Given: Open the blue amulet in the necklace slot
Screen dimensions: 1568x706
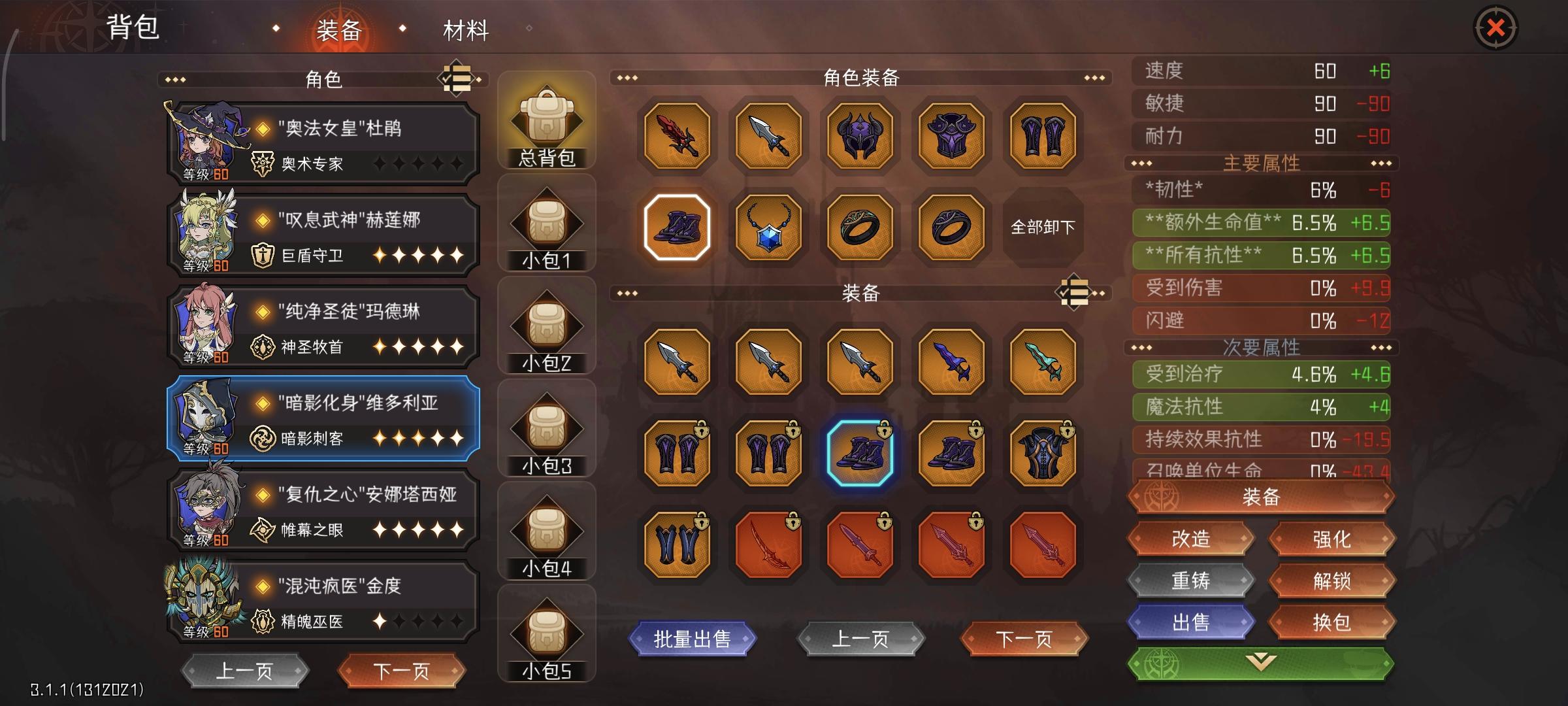Looking at the screenshot, I should click(x=768, y=227).
